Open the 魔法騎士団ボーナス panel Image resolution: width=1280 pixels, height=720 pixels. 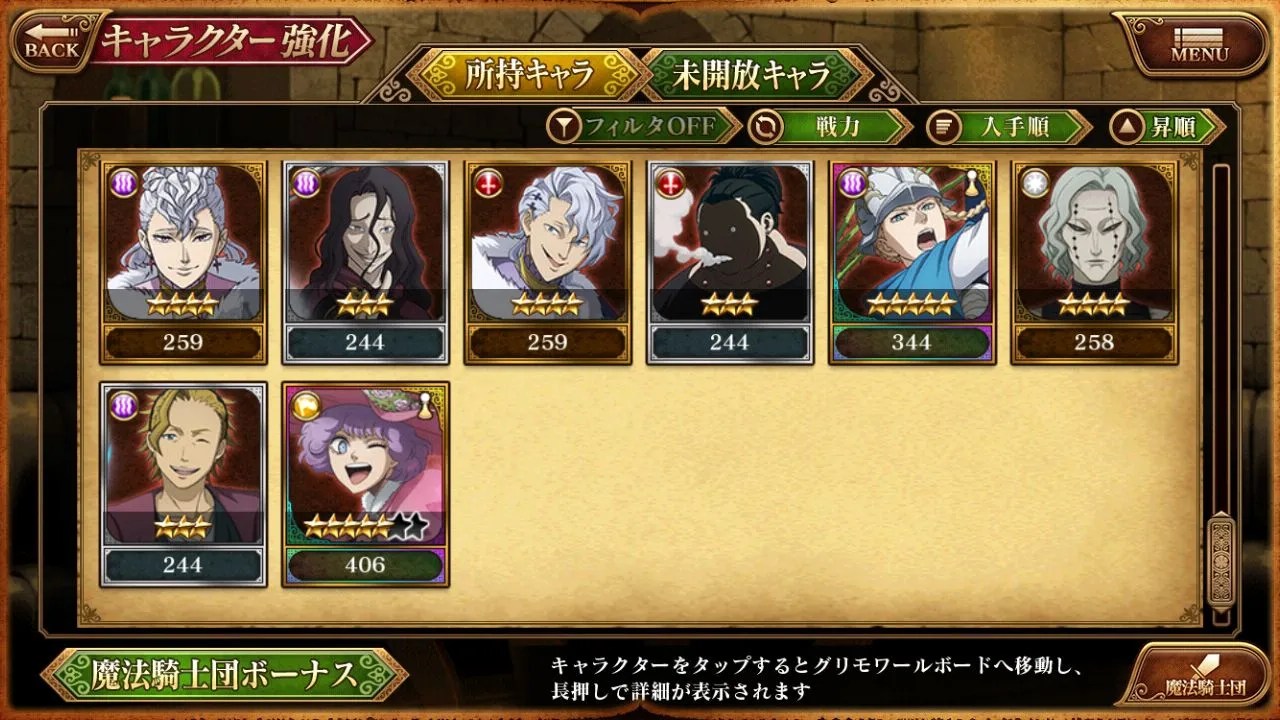coord(224,674)
